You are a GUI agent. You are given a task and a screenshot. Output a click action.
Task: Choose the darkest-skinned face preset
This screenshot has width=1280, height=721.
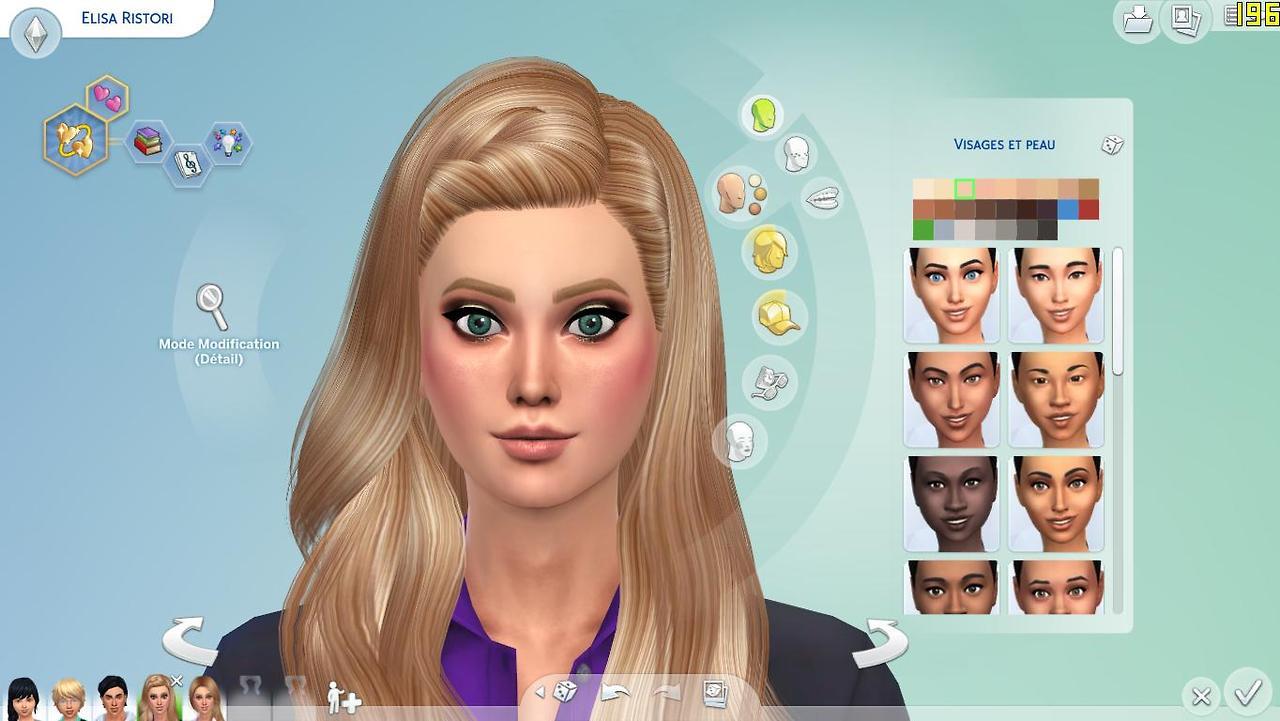tap(951, 504)
